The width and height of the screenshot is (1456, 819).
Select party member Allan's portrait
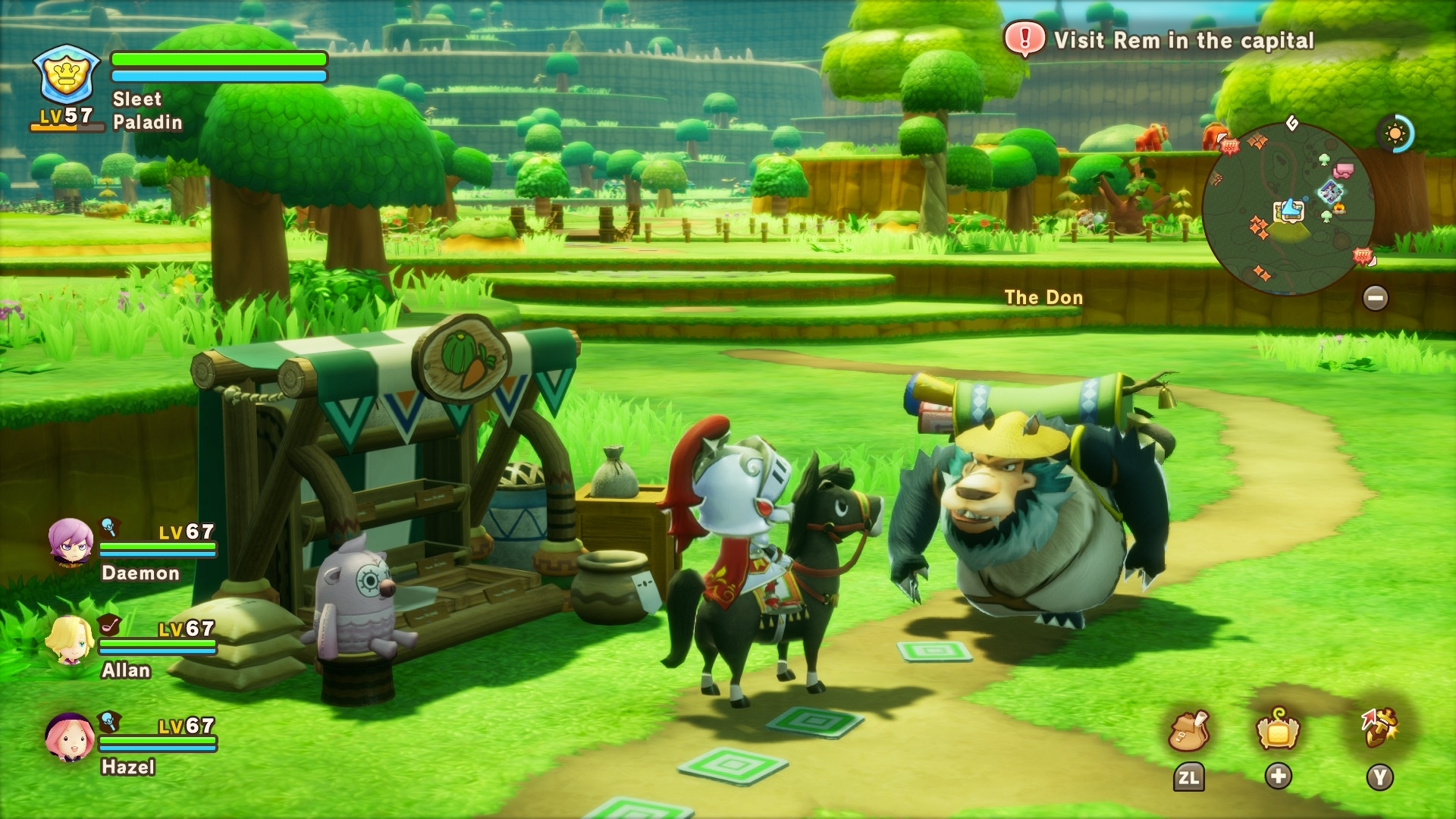click(x=71, y=639)
